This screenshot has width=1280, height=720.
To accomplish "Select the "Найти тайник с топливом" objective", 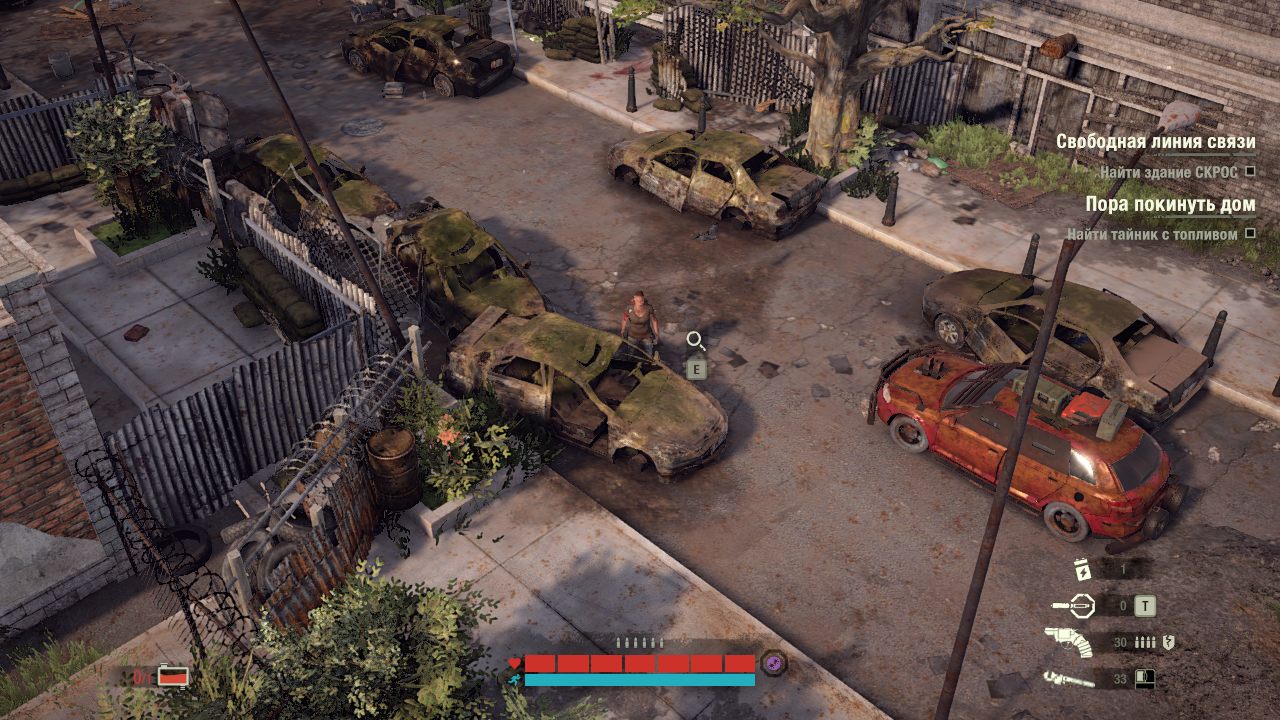I will 1151,234.
